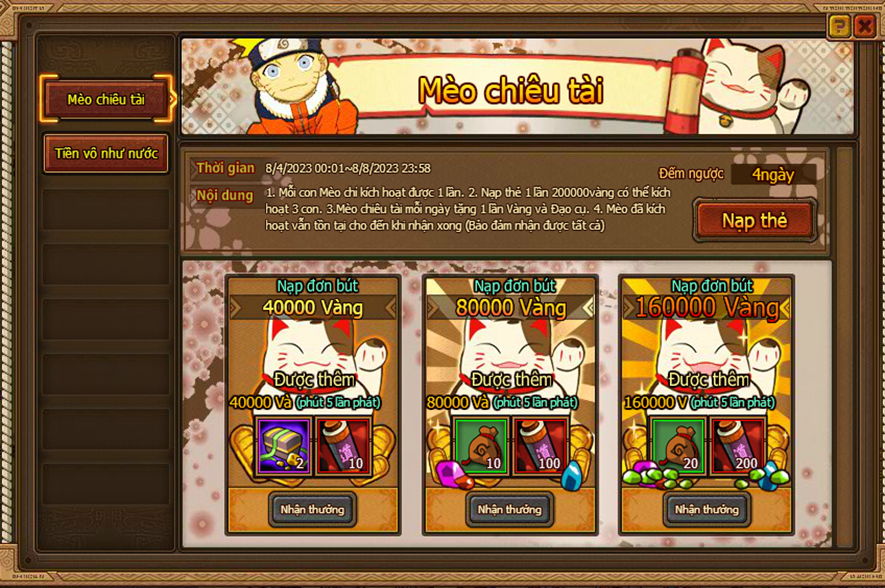Viewport: 885px width, 588px height.
Task: Claim reward for the 40000 Vàng cat
Action: 312,509
